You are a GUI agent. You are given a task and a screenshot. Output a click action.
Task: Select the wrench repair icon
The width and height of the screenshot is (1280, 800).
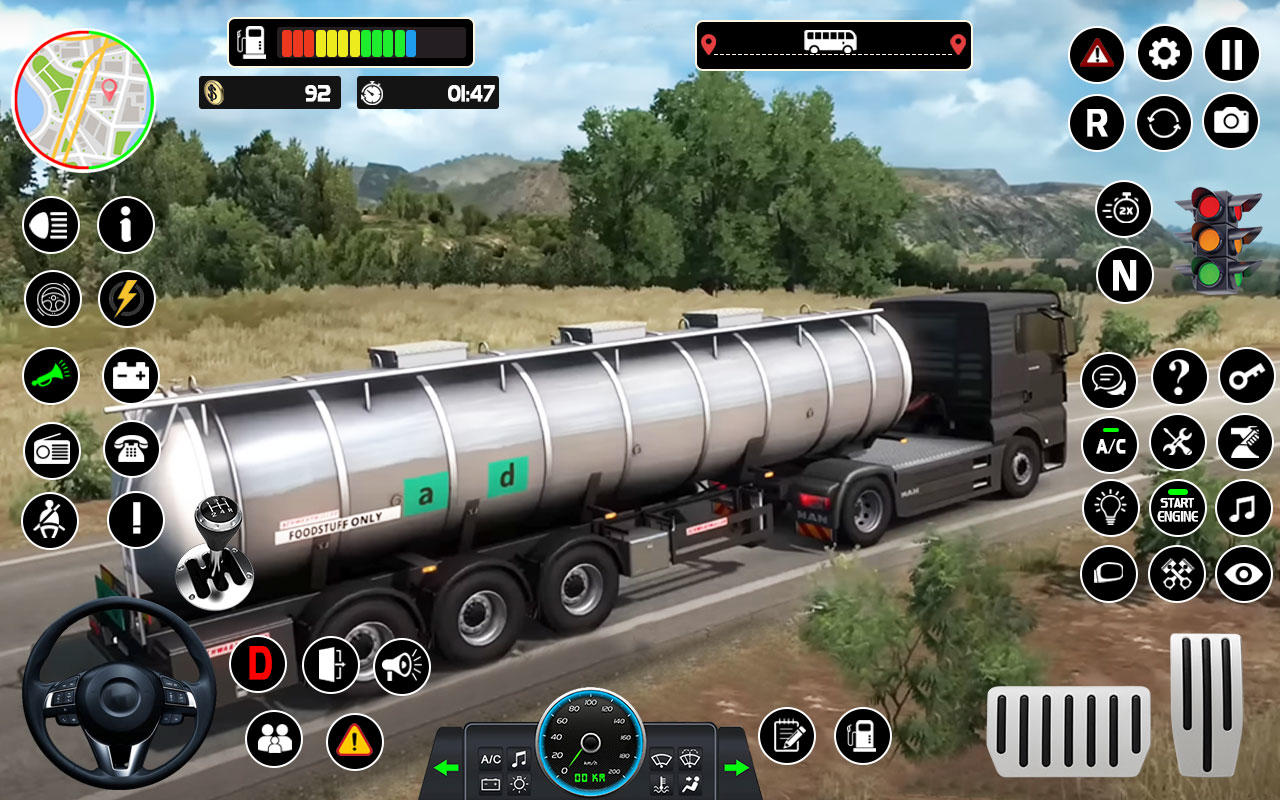(x=1177, y=443)
